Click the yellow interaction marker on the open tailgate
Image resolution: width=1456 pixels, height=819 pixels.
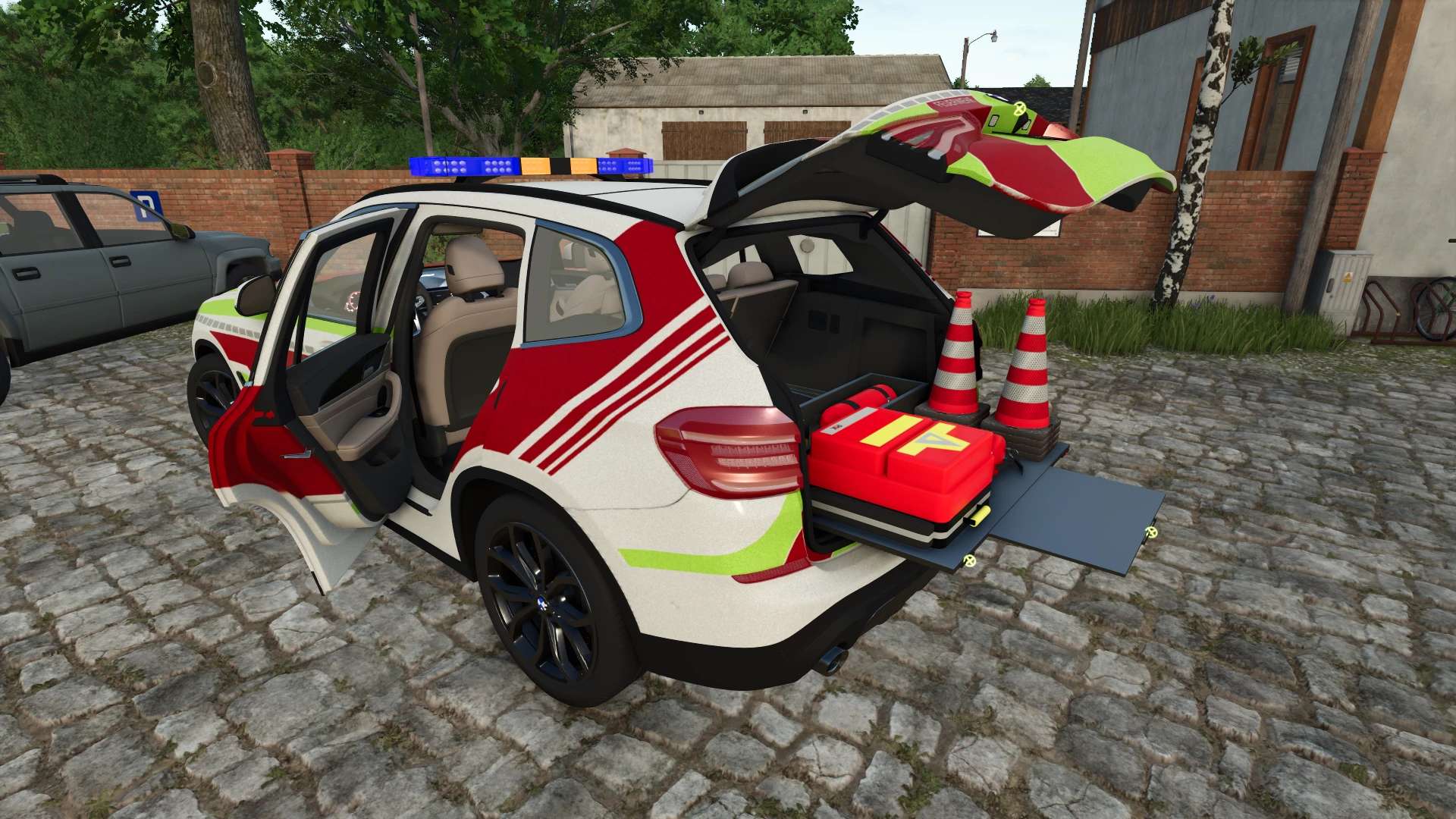point(1020,110)
